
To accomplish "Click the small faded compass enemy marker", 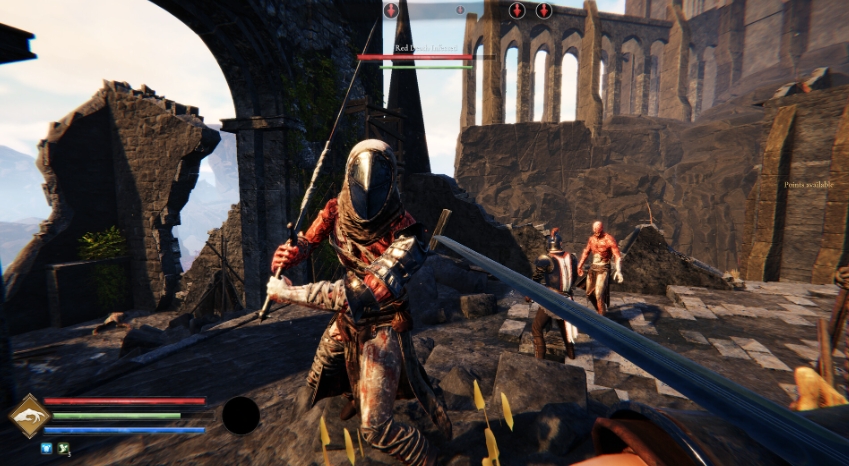I will coord(460,10).
